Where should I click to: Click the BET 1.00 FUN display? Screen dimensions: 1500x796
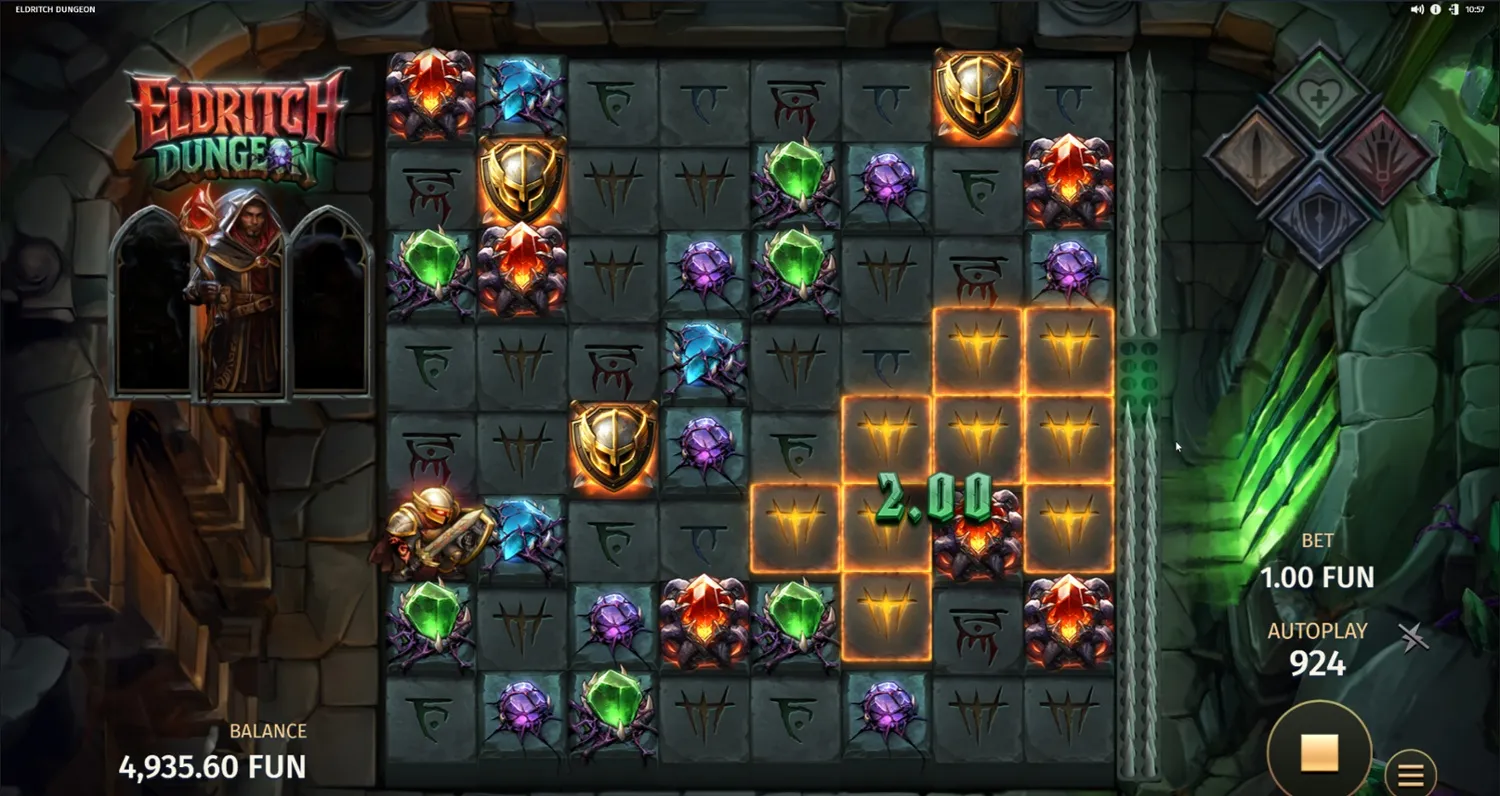tap(1318, 560)
